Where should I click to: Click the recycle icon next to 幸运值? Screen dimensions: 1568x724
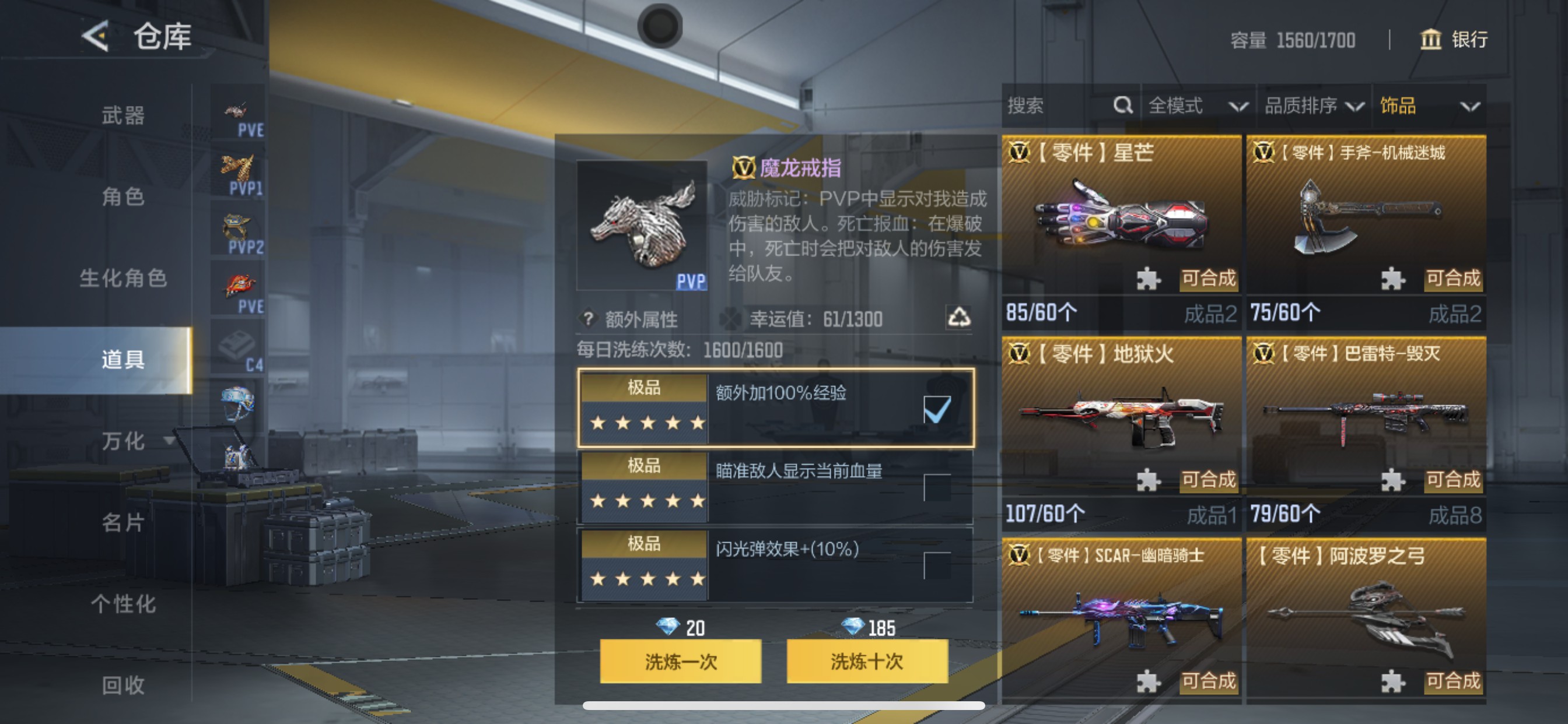click(960, 319)
